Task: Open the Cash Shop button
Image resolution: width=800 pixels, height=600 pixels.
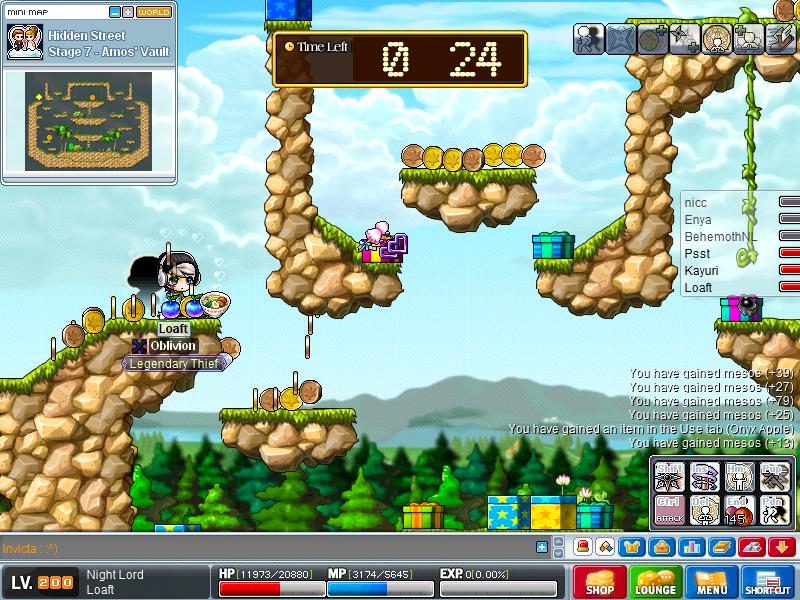Action: click(x=600, y=582)
